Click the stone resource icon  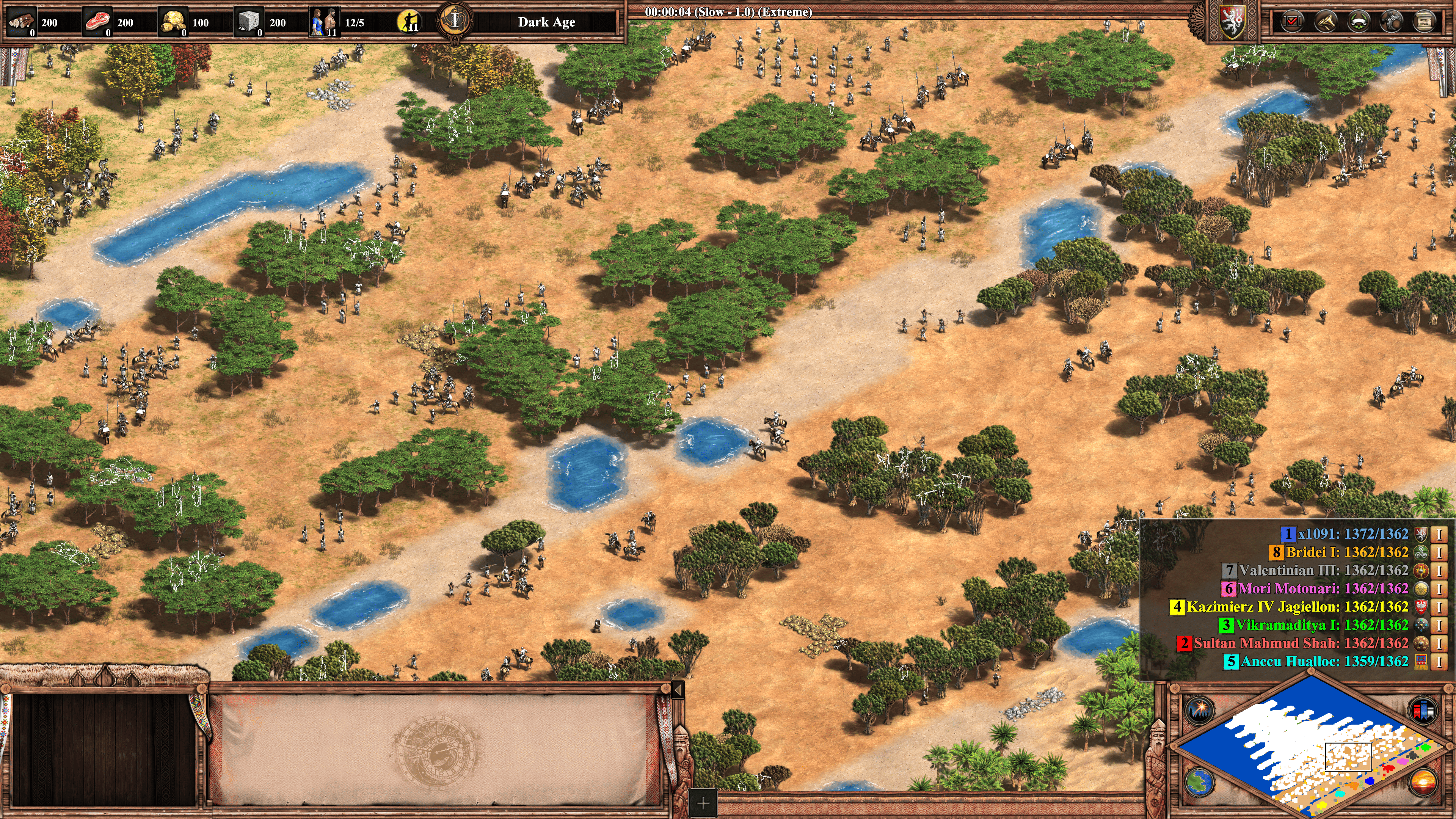(248, 22)
